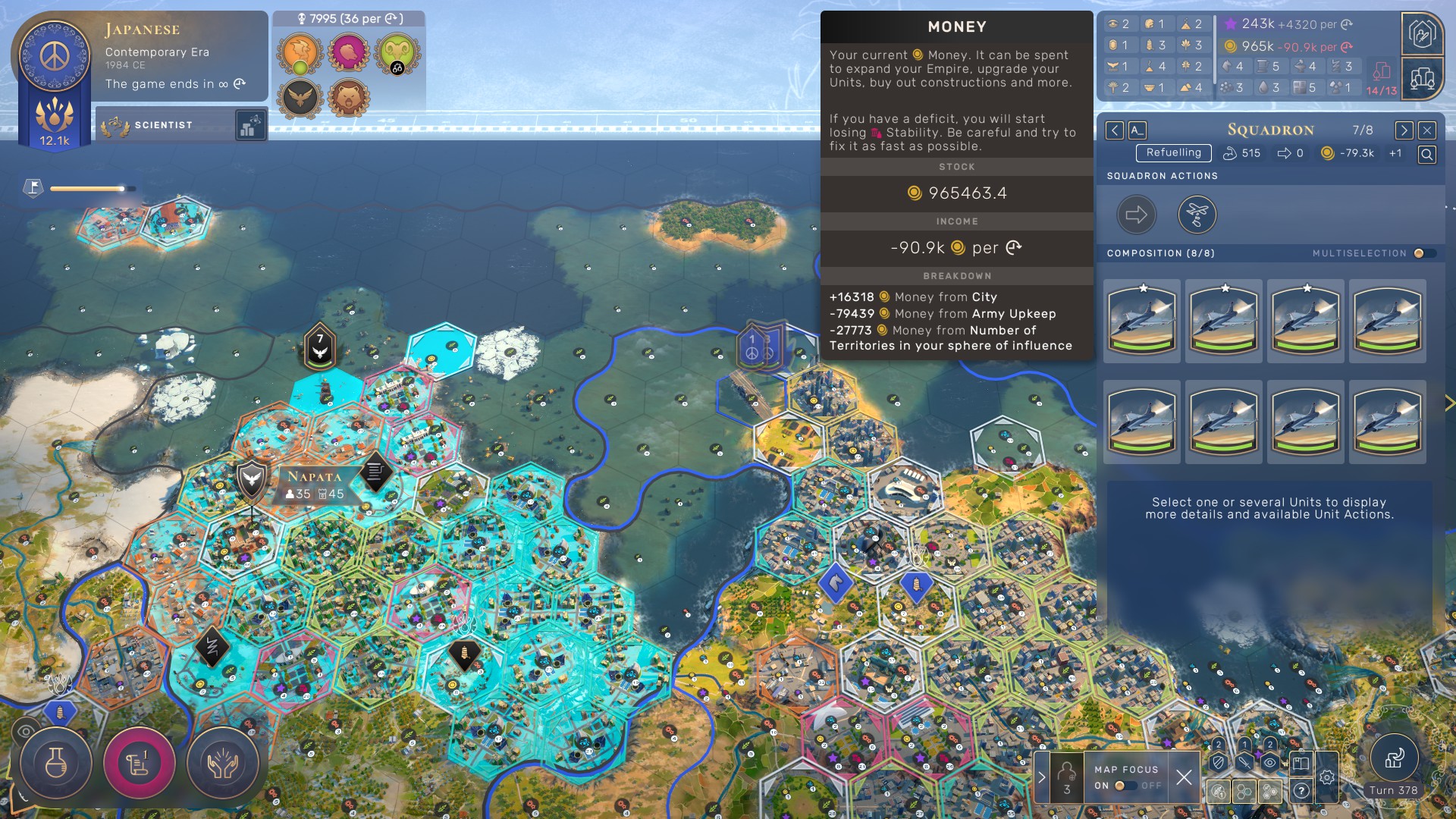Open the Japanese empire peace emblem

[x=54, y=55]
